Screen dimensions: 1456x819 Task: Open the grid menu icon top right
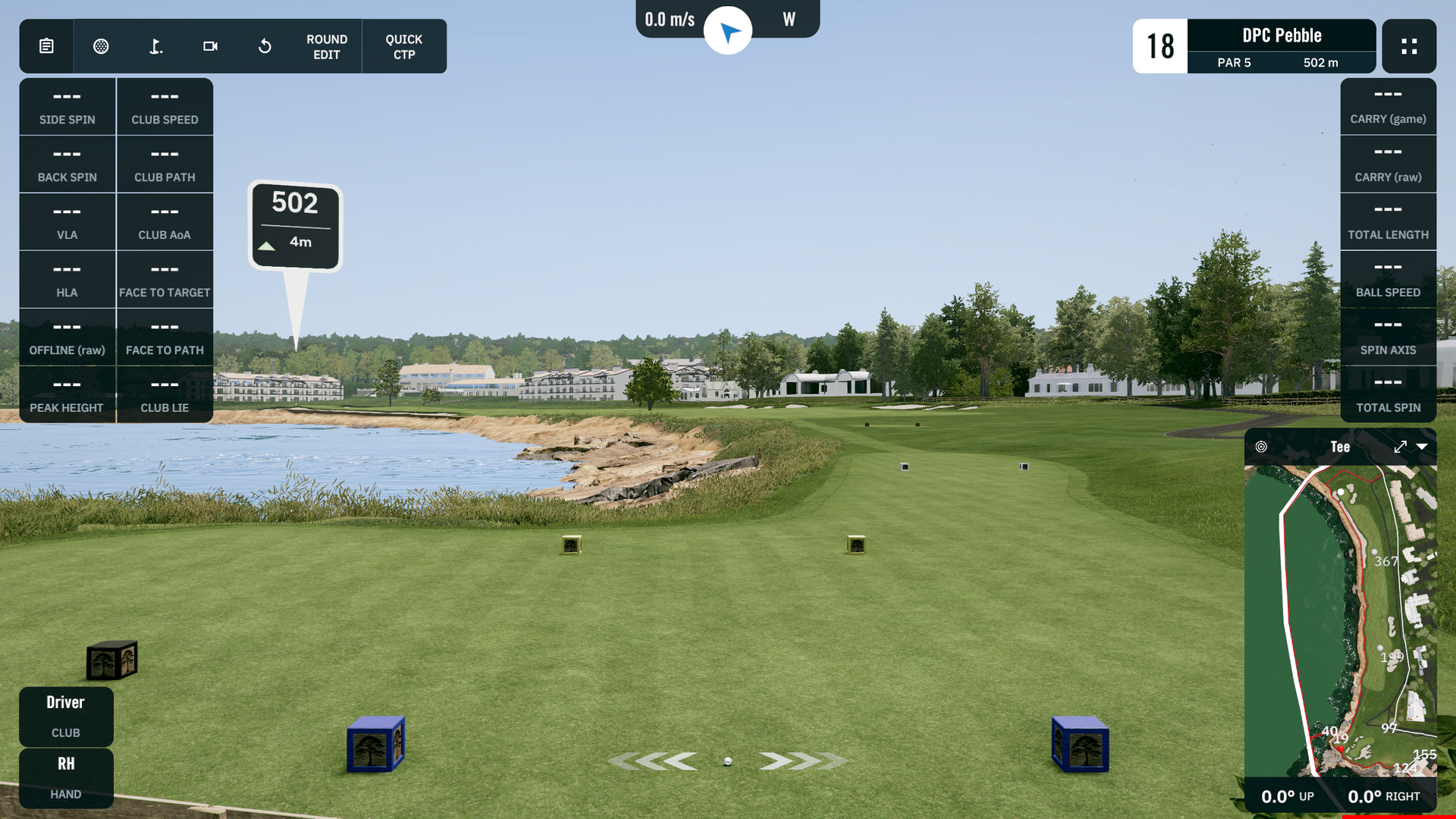point(1409,46)
